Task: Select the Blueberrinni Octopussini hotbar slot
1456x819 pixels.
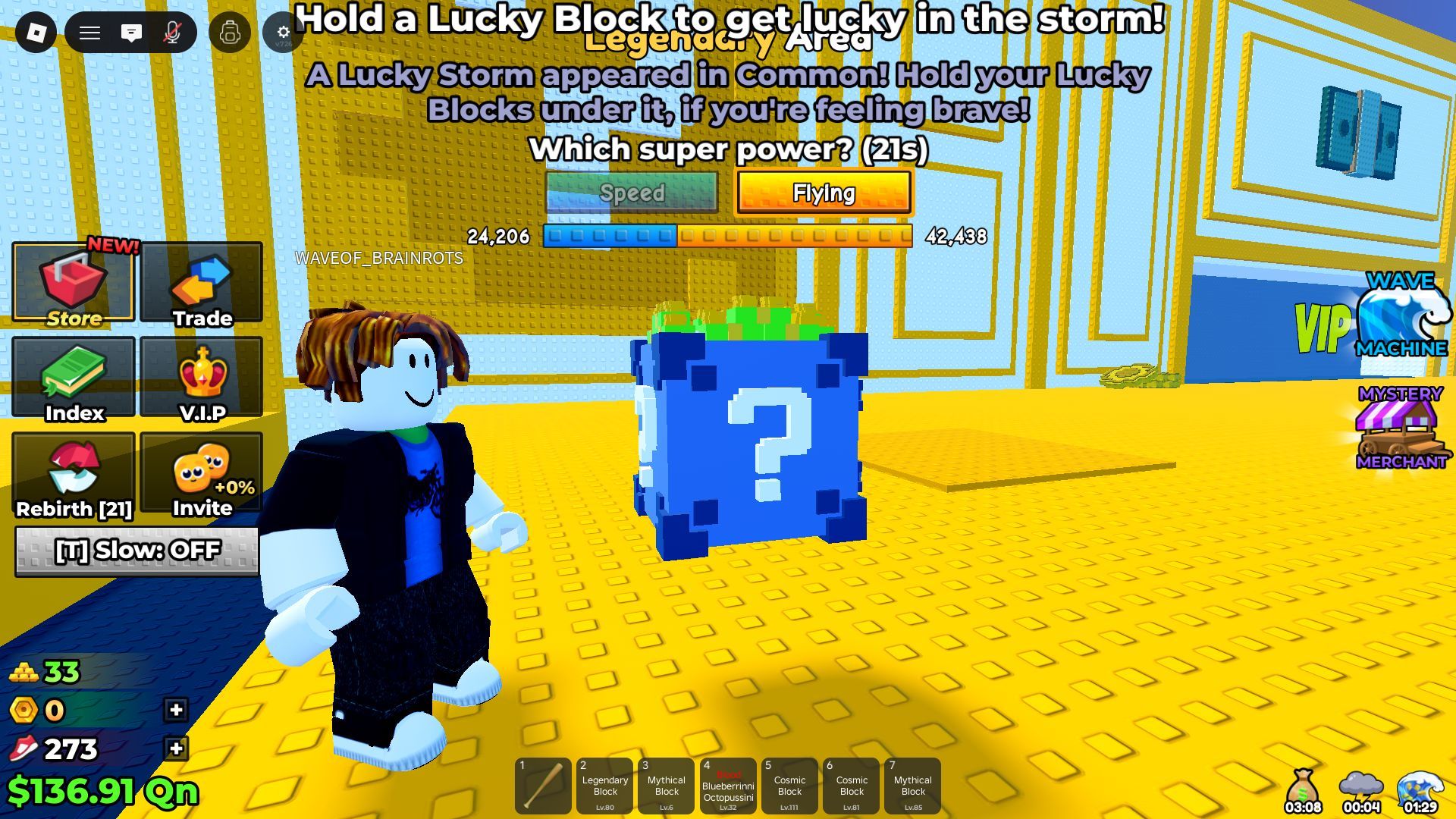Action: 729,786
